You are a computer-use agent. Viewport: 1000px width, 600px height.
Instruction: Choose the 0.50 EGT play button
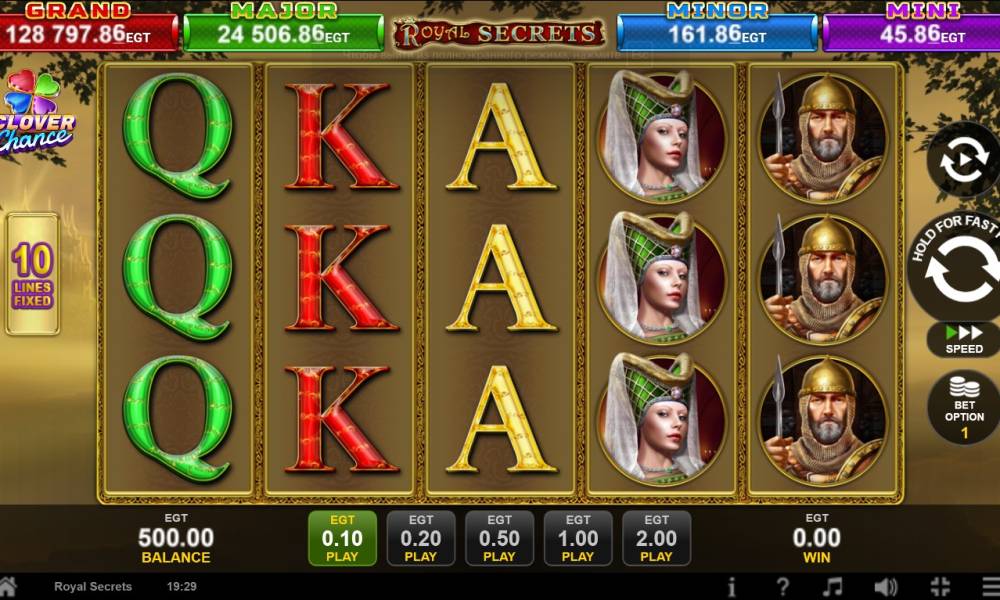pyautogui.click(x=499, y=538)
